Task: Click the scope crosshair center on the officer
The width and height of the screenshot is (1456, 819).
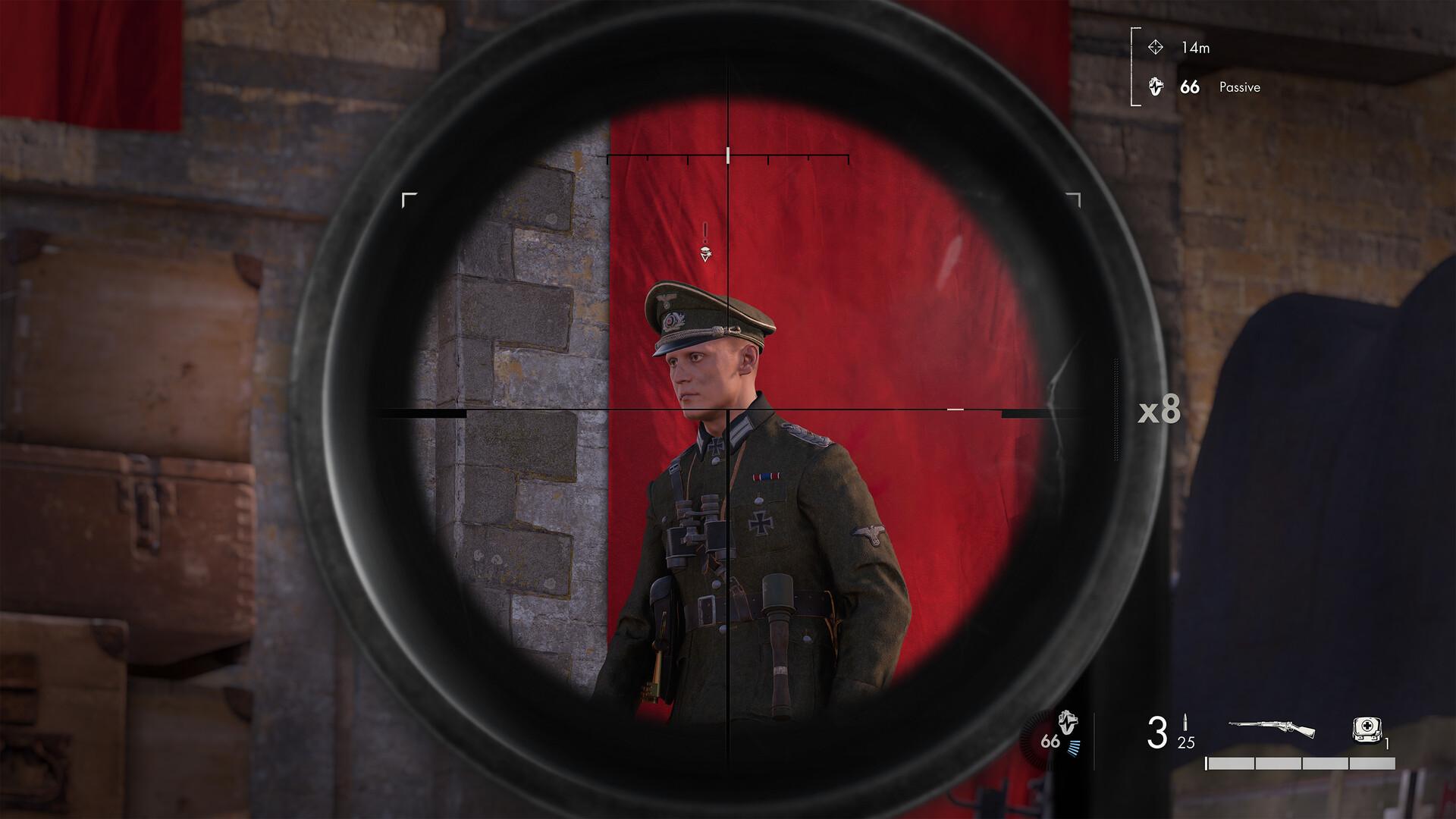Action: pos(728,409)
